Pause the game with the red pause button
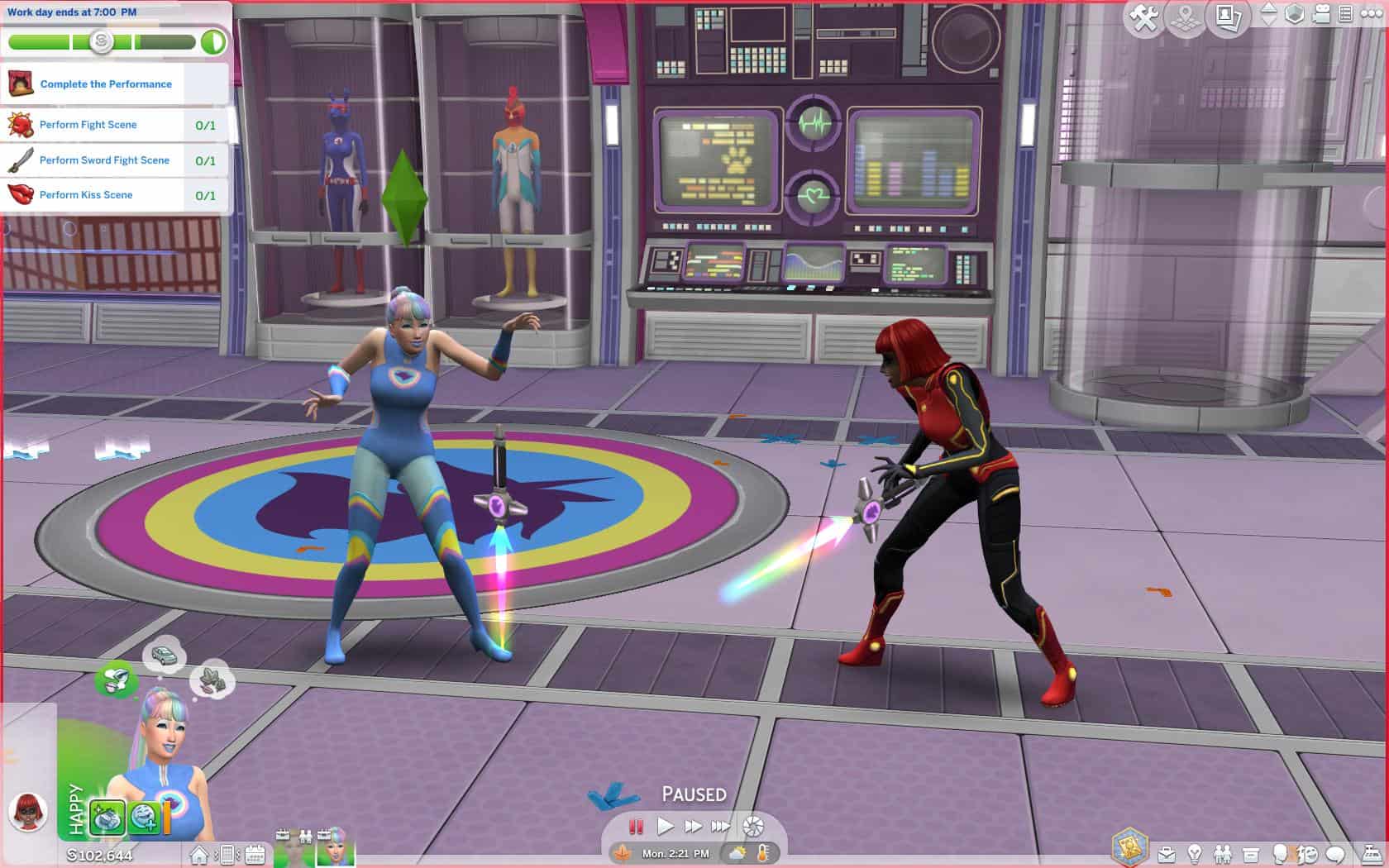 (x=636, y=826)
